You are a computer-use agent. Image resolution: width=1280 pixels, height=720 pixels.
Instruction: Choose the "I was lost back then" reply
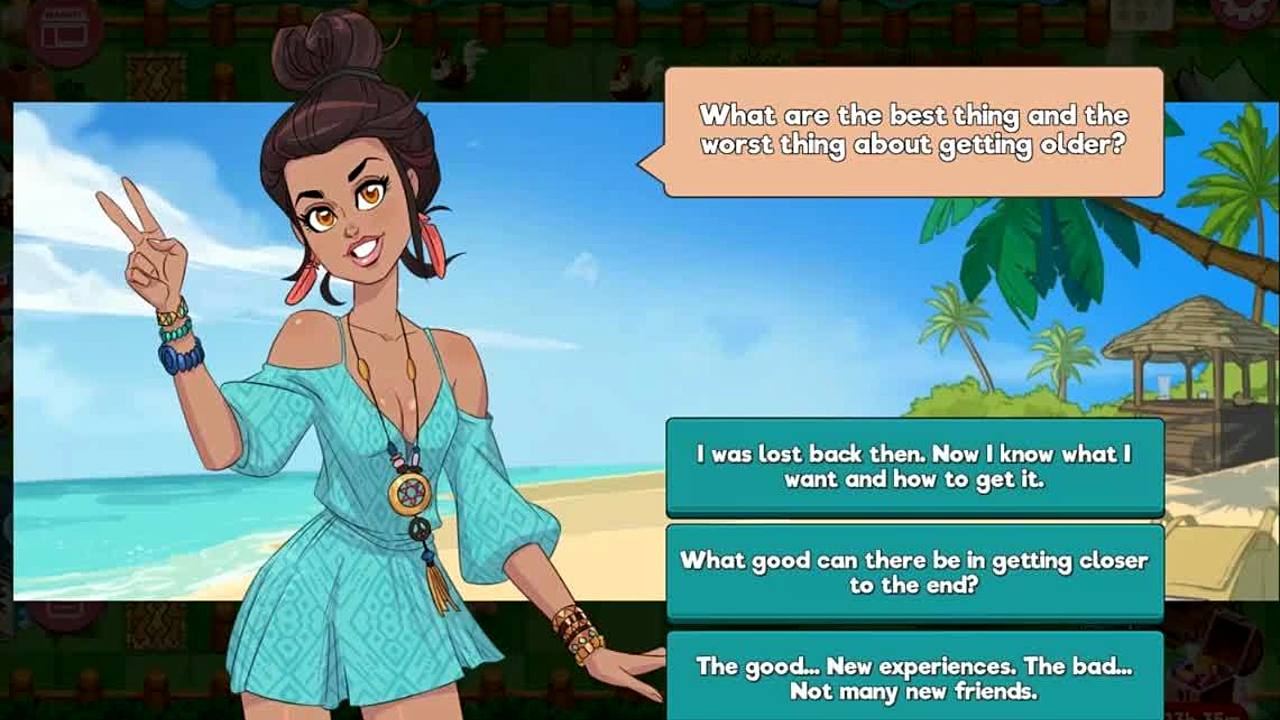914,466
